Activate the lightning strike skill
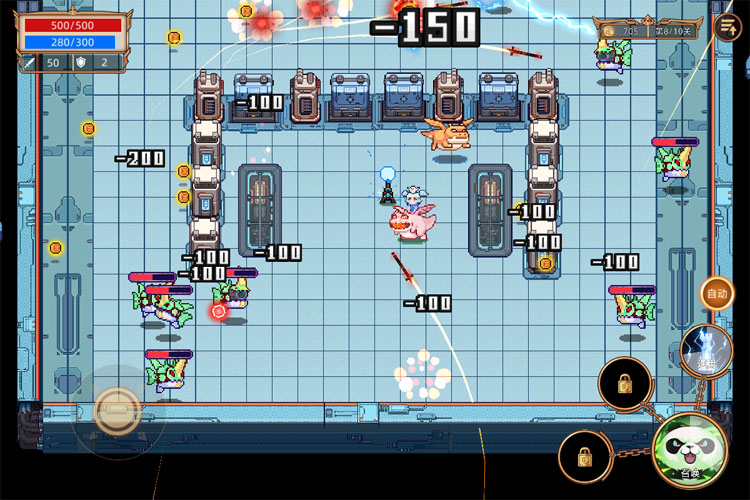 pyautogui.click(x=707, y=350)
